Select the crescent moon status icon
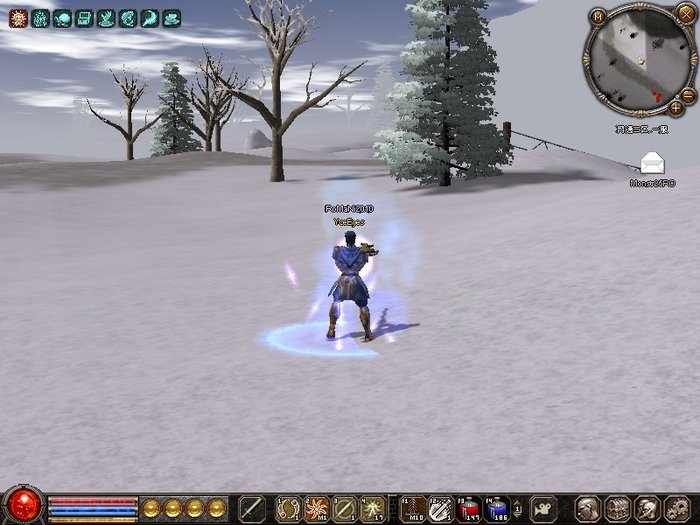 [x=150, y=18]
